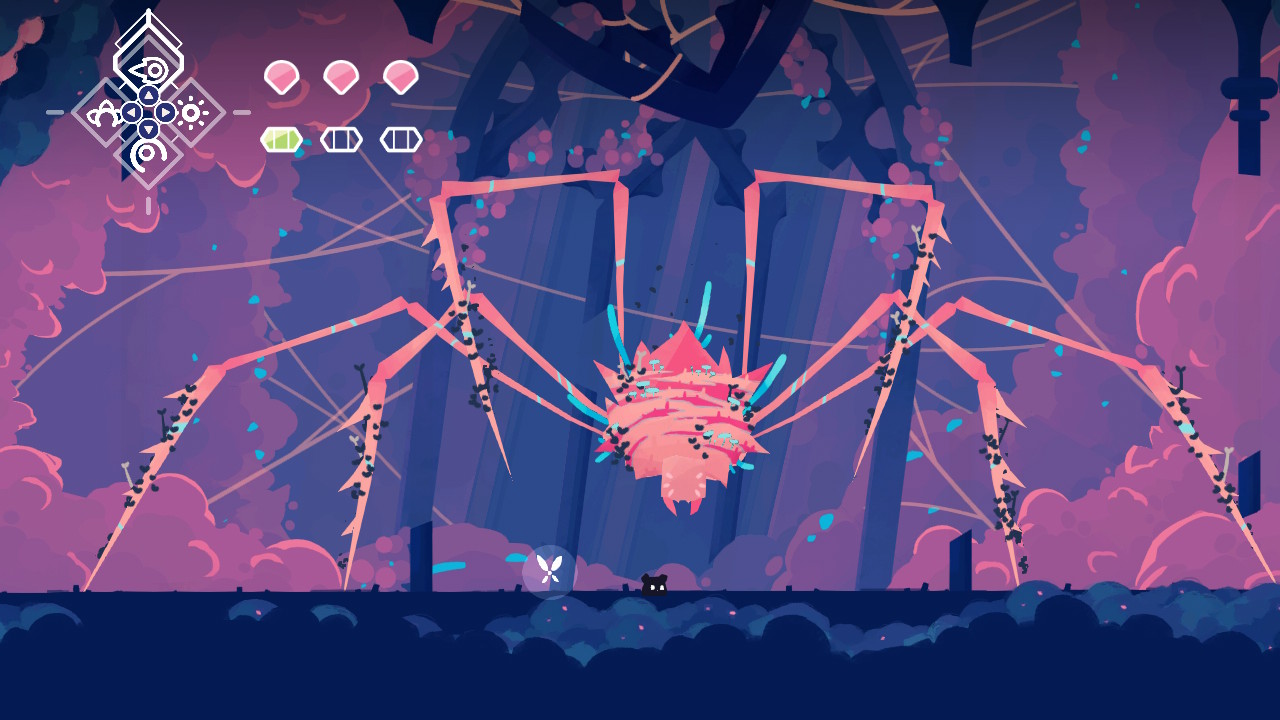The width and height of the screenshot is (1280, 720).
Task: Click the middle pink health teardrop gem
Action: (x=340, y=75)
